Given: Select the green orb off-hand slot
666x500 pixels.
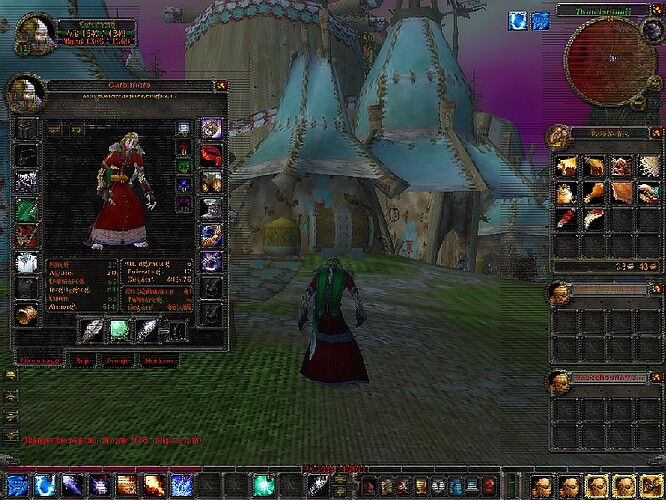Looking at the screenshot, I should coord(119,330).
